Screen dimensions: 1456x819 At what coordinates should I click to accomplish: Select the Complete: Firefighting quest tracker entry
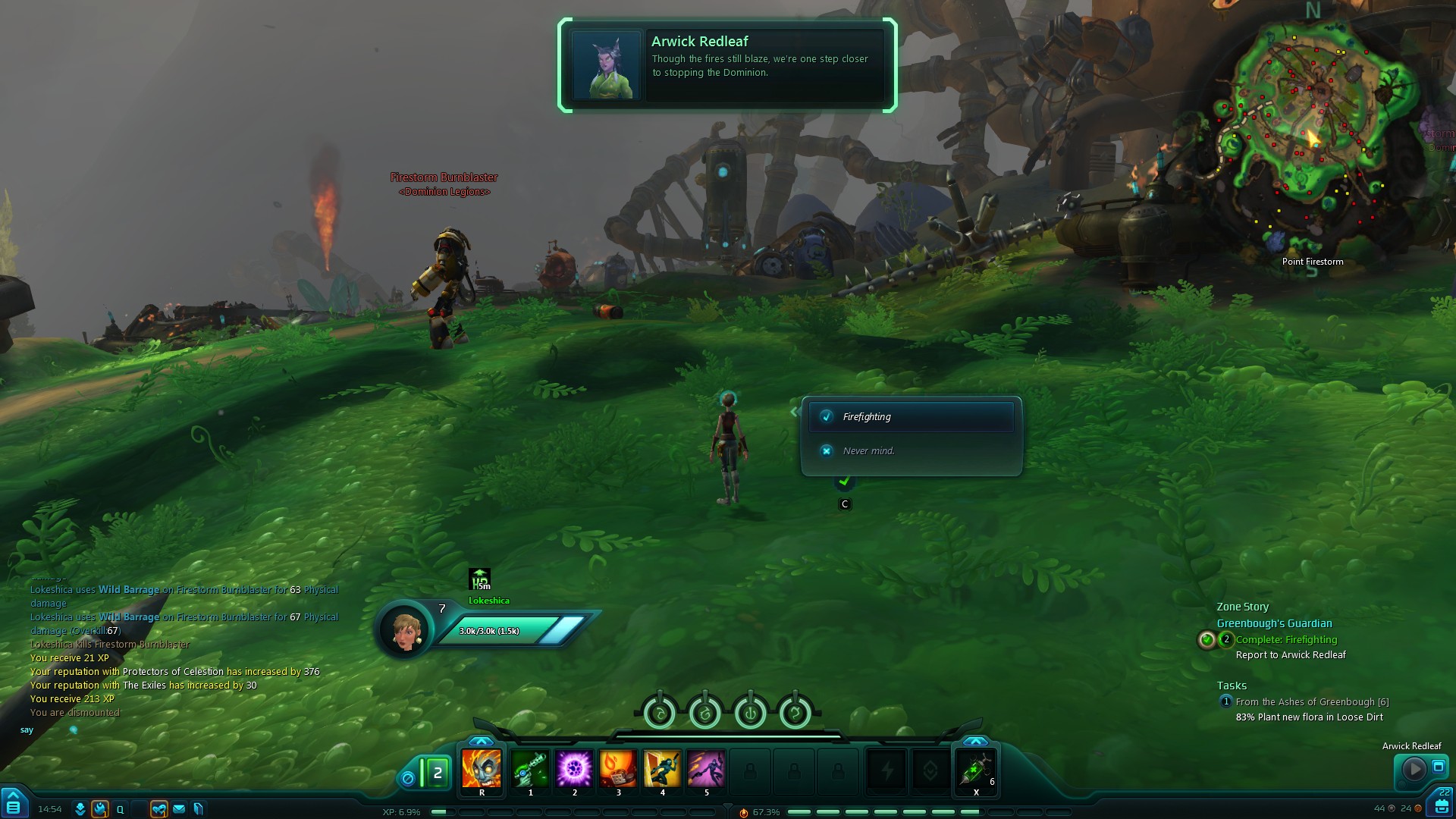coord(1286,640)
